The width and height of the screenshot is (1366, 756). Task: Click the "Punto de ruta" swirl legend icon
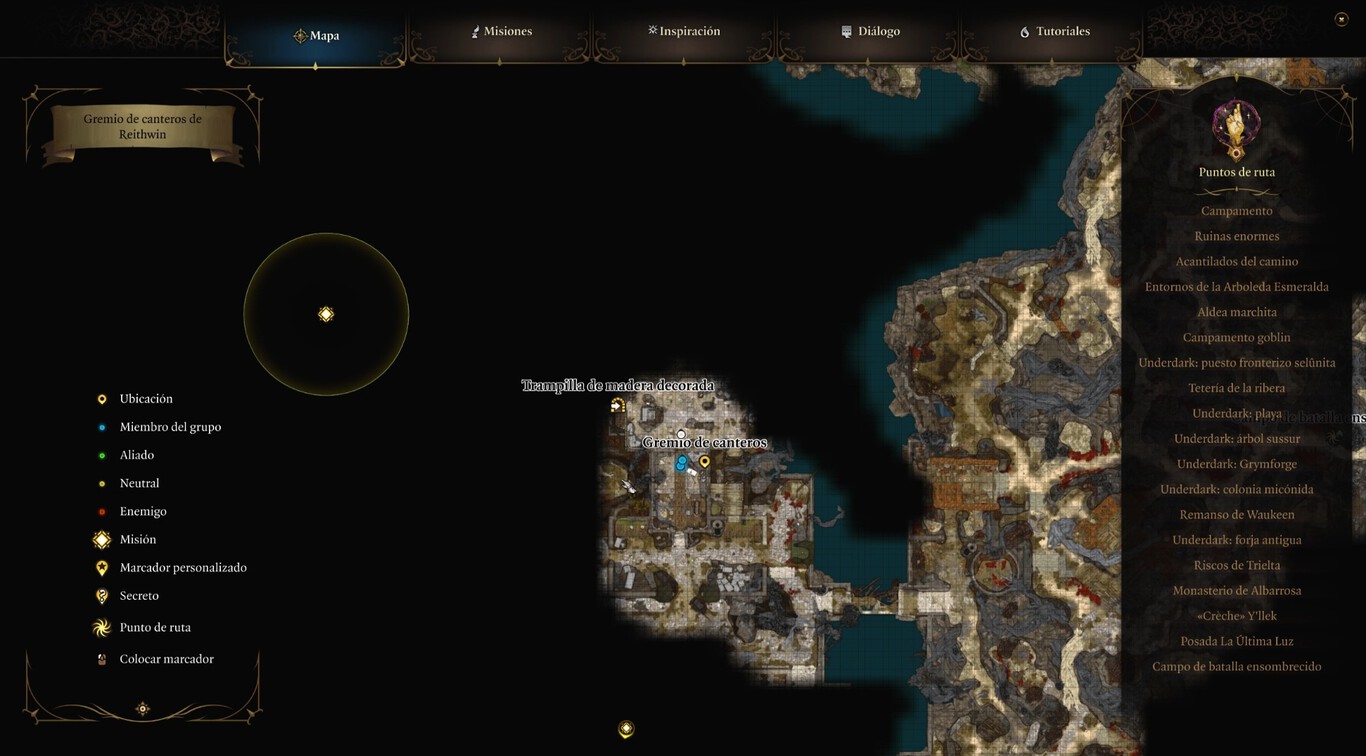click(x=101, y=627)
